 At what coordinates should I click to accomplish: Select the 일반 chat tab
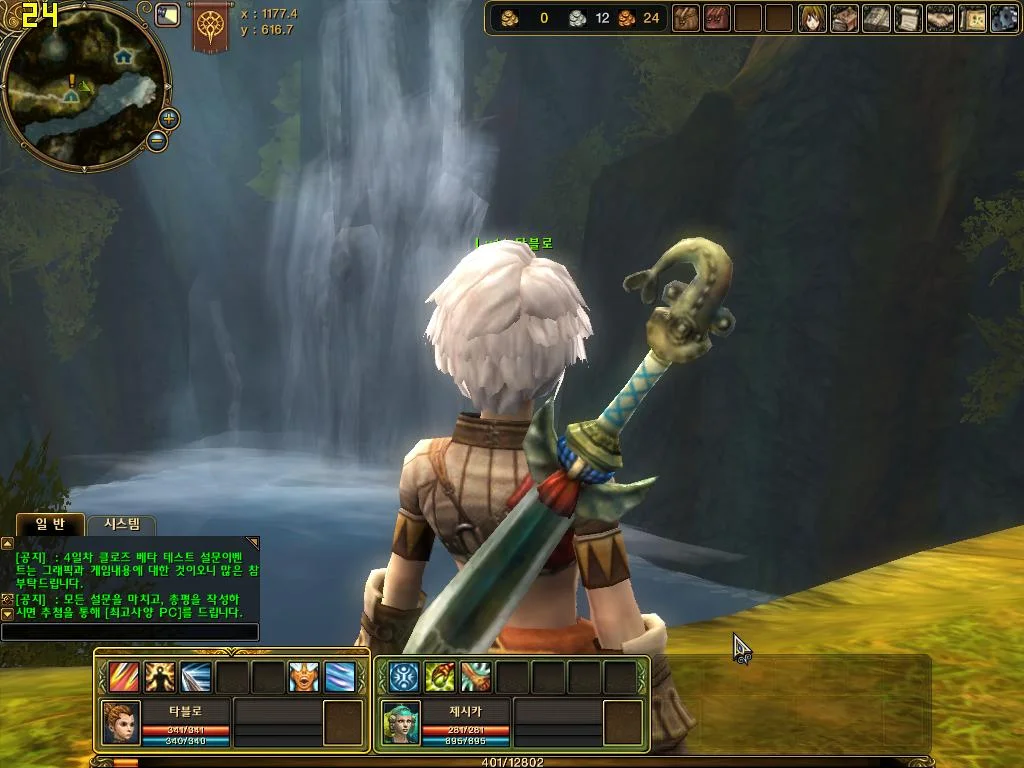49,524
